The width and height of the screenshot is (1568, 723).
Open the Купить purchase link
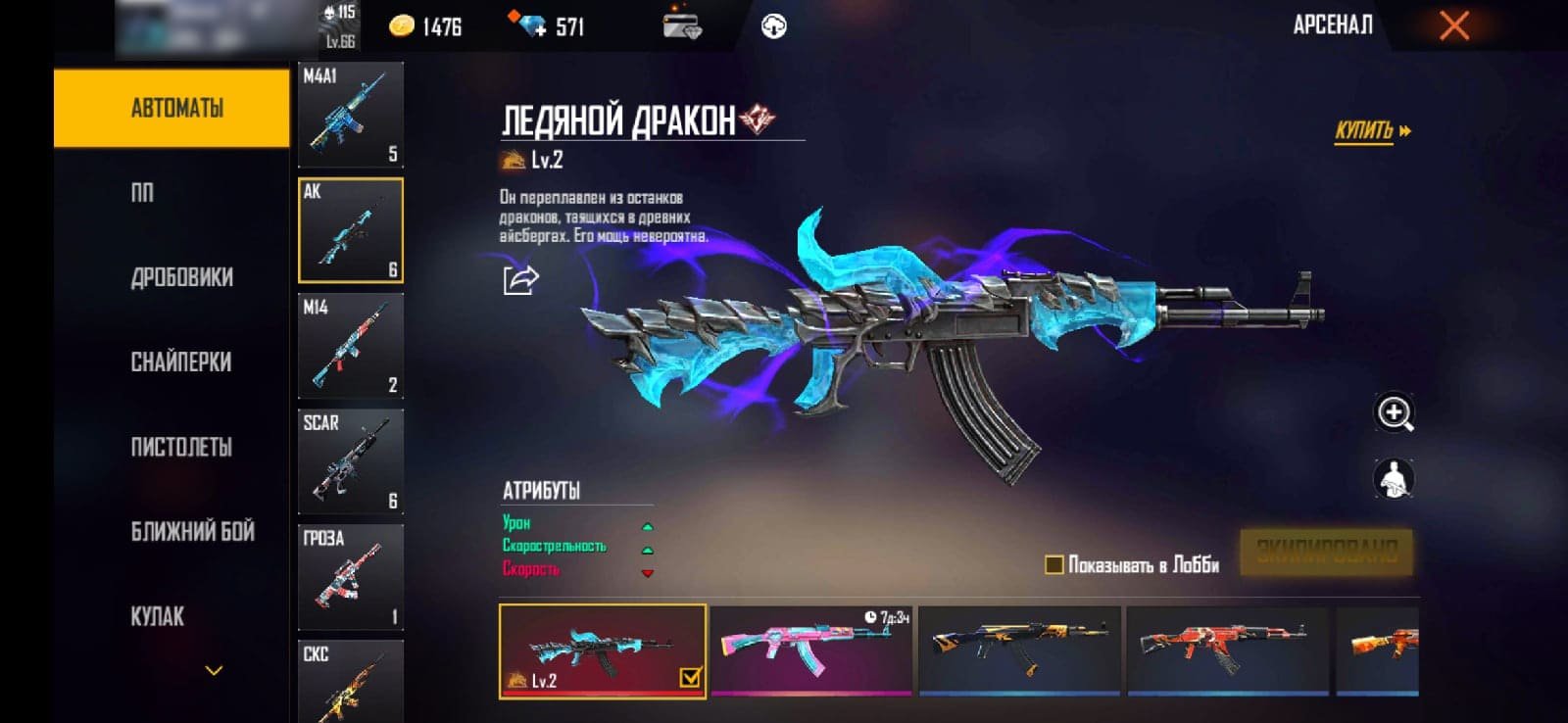(x=1372, y=131)
